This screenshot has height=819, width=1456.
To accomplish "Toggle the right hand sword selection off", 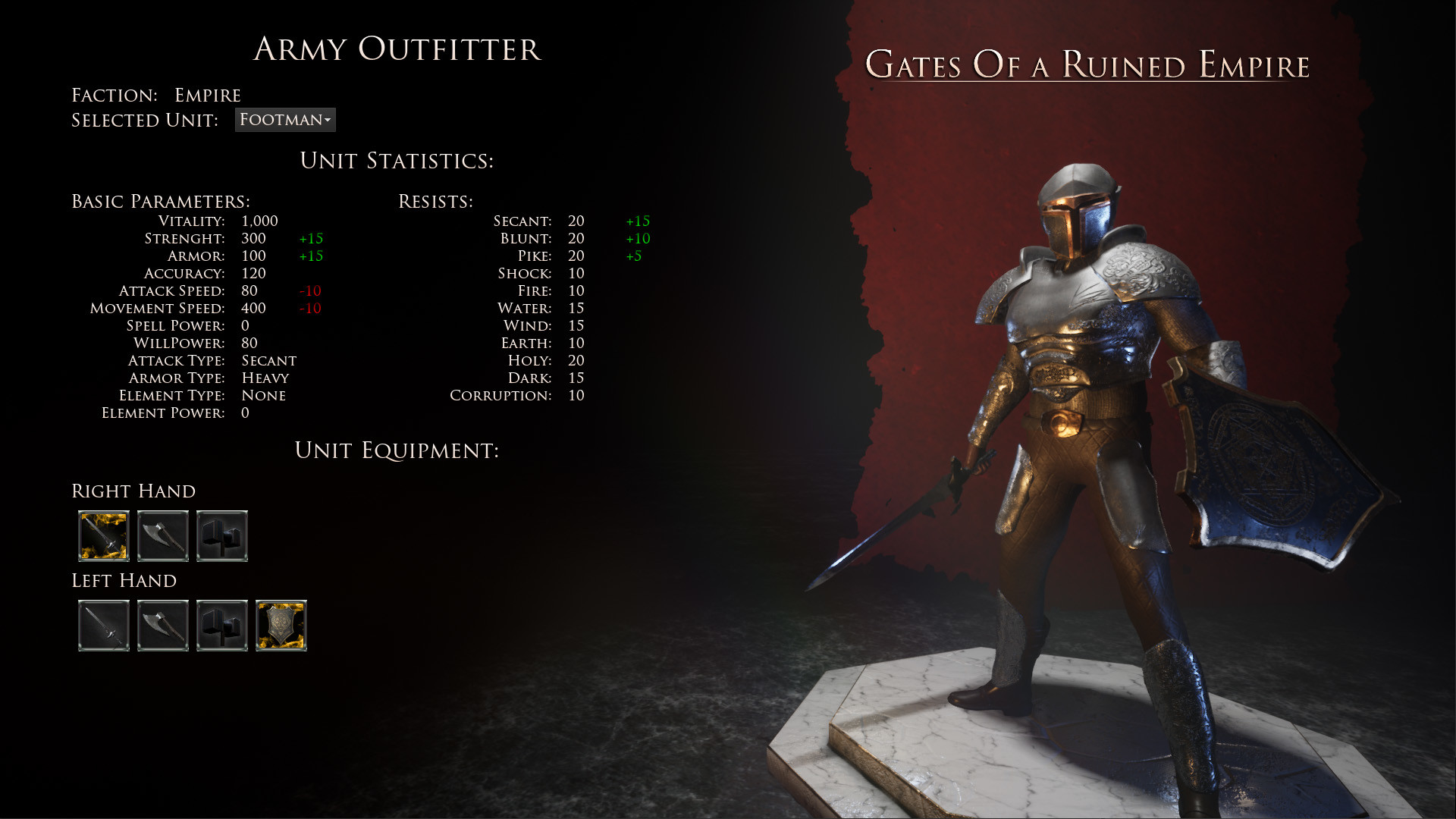I will coord(104,537).
